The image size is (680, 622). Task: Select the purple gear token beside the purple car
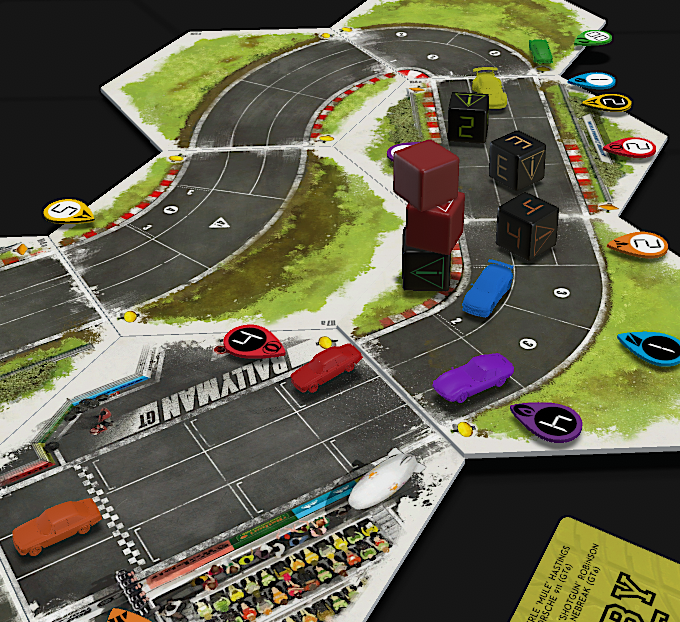click(x=546, y=422)
